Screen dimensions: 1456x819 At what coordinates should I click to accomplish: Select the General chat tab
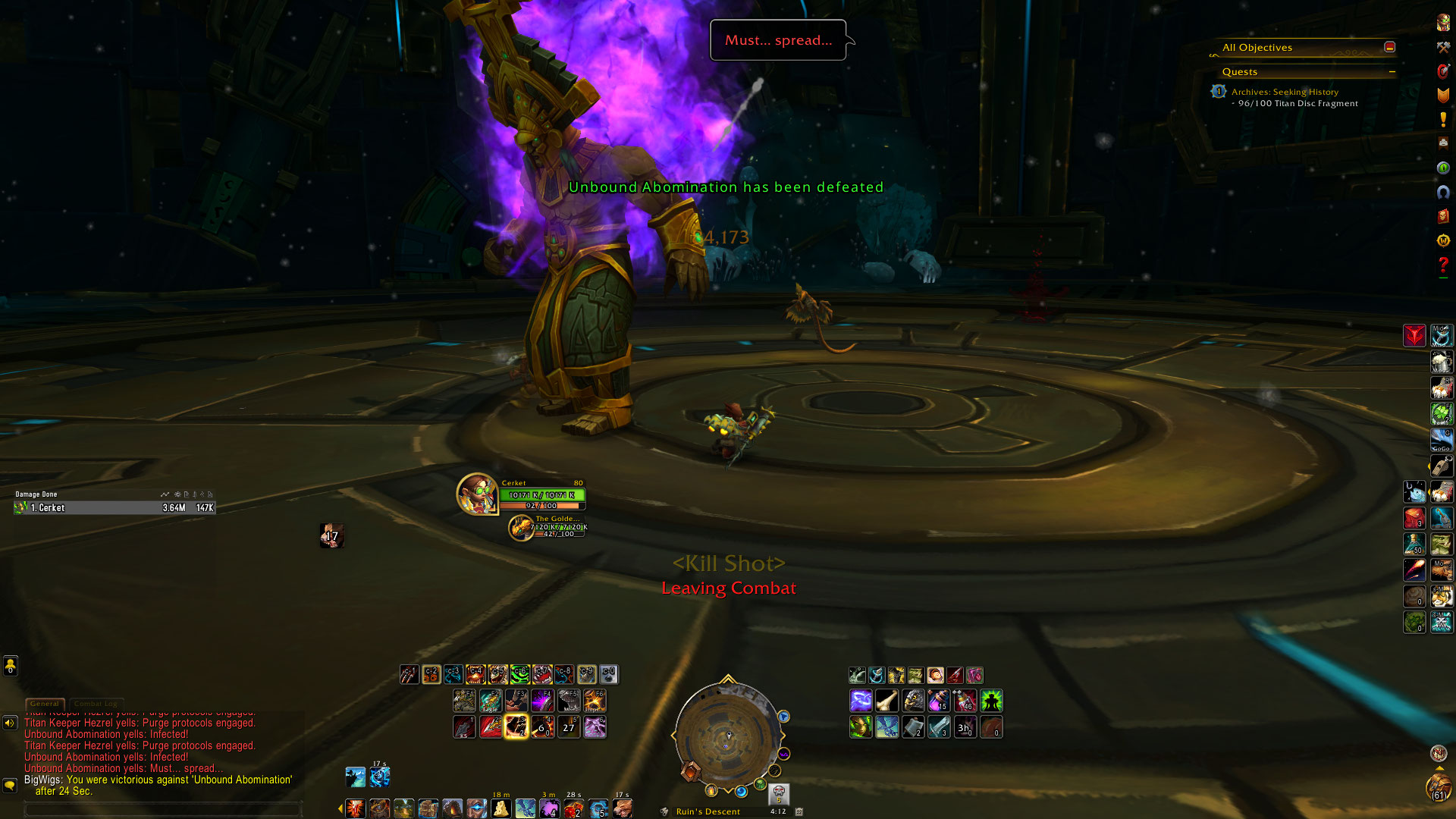[45, 704]
